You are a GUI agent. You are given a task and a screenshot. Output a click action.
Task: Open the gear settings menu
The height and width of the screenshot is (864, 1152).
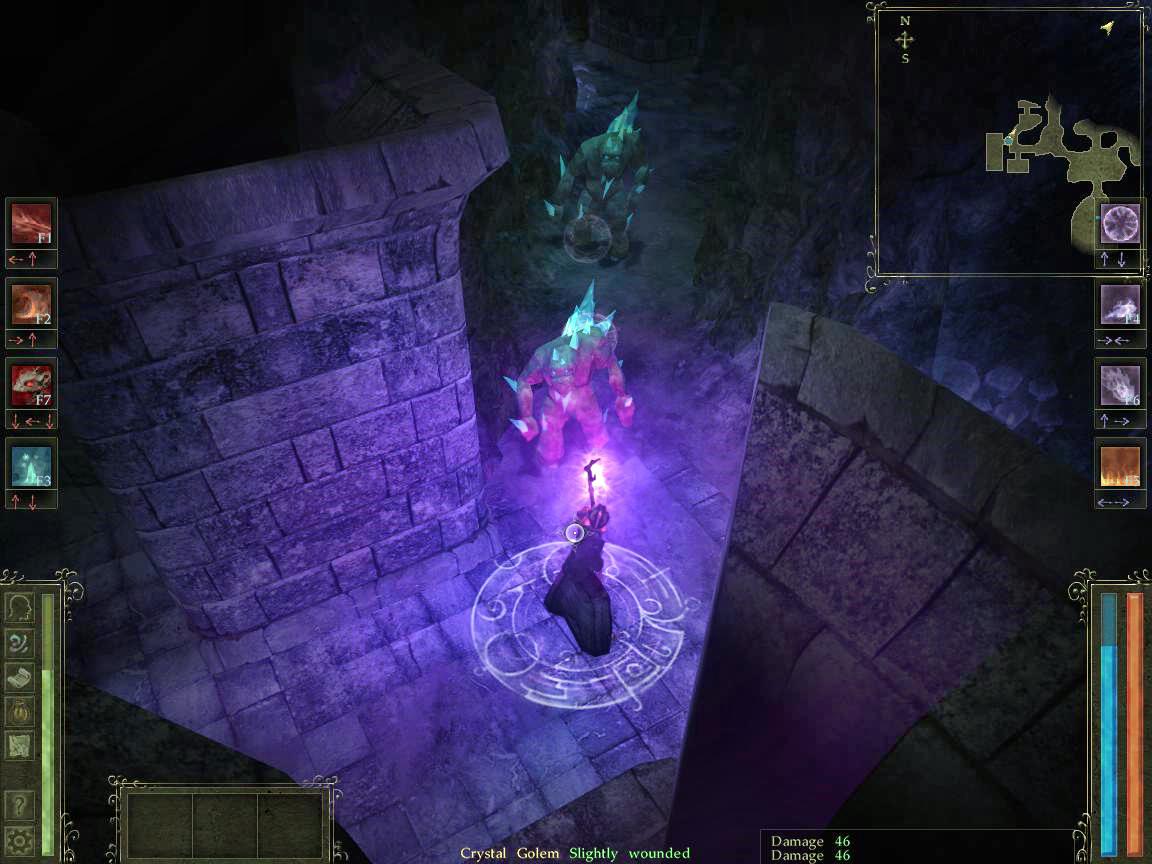(x=20, y=838)
